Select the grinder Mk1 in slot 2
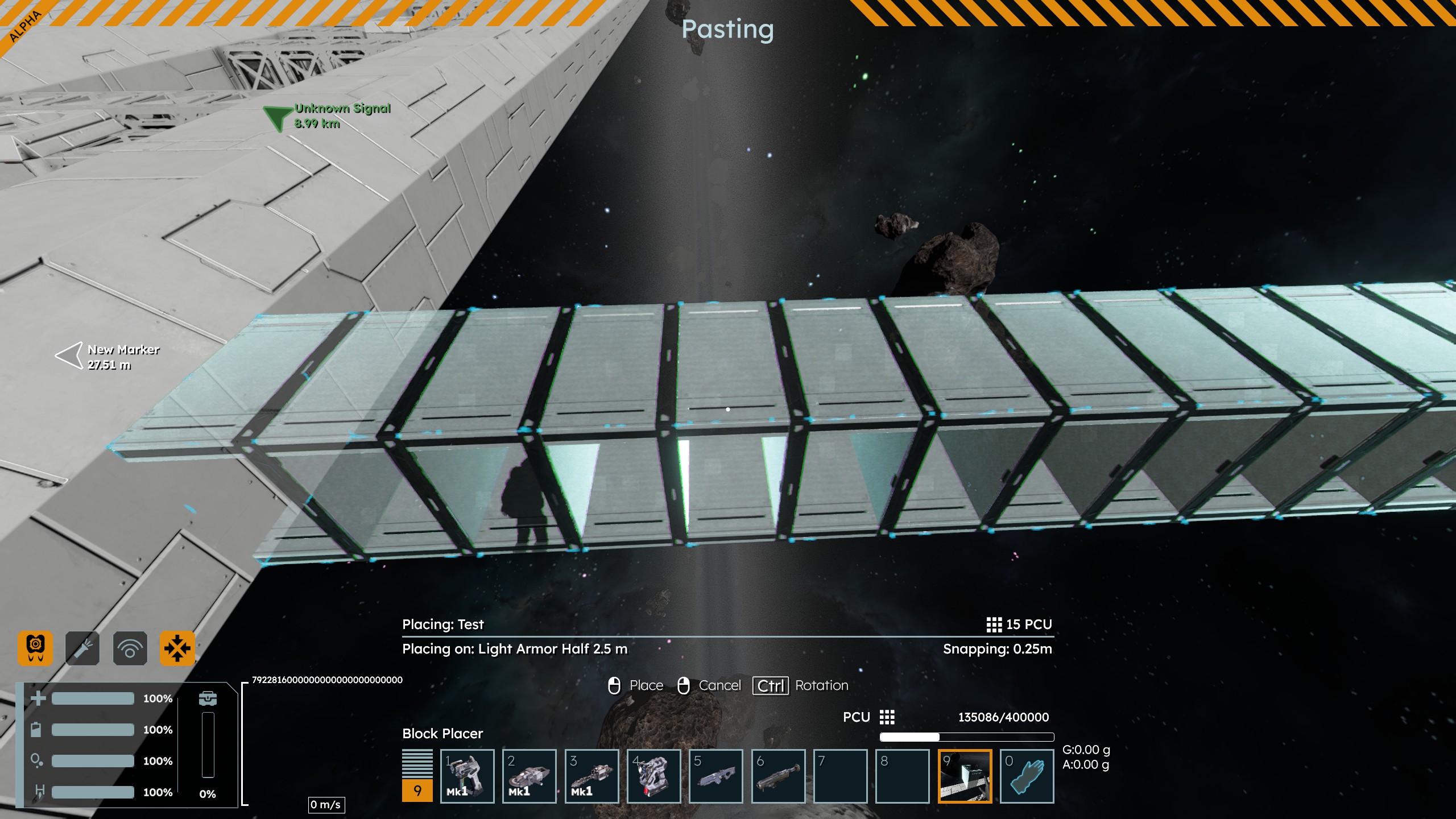 pyautogui.click(x=529, y=776)
